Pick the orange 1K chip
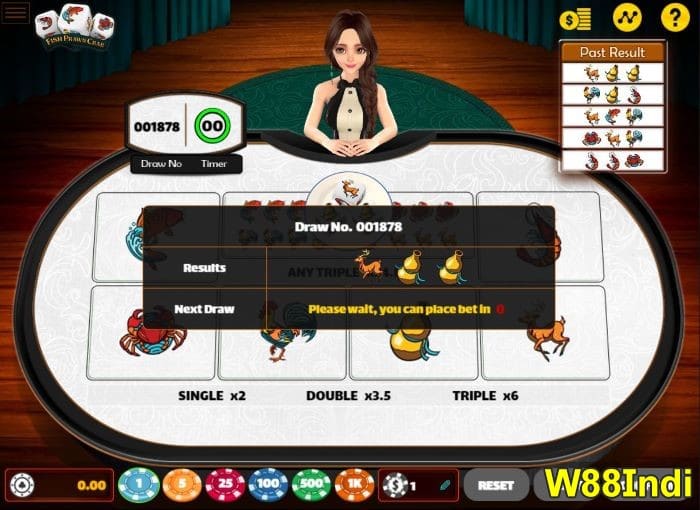This screenshot has height=510, width=700. click(x=354, y=485)
